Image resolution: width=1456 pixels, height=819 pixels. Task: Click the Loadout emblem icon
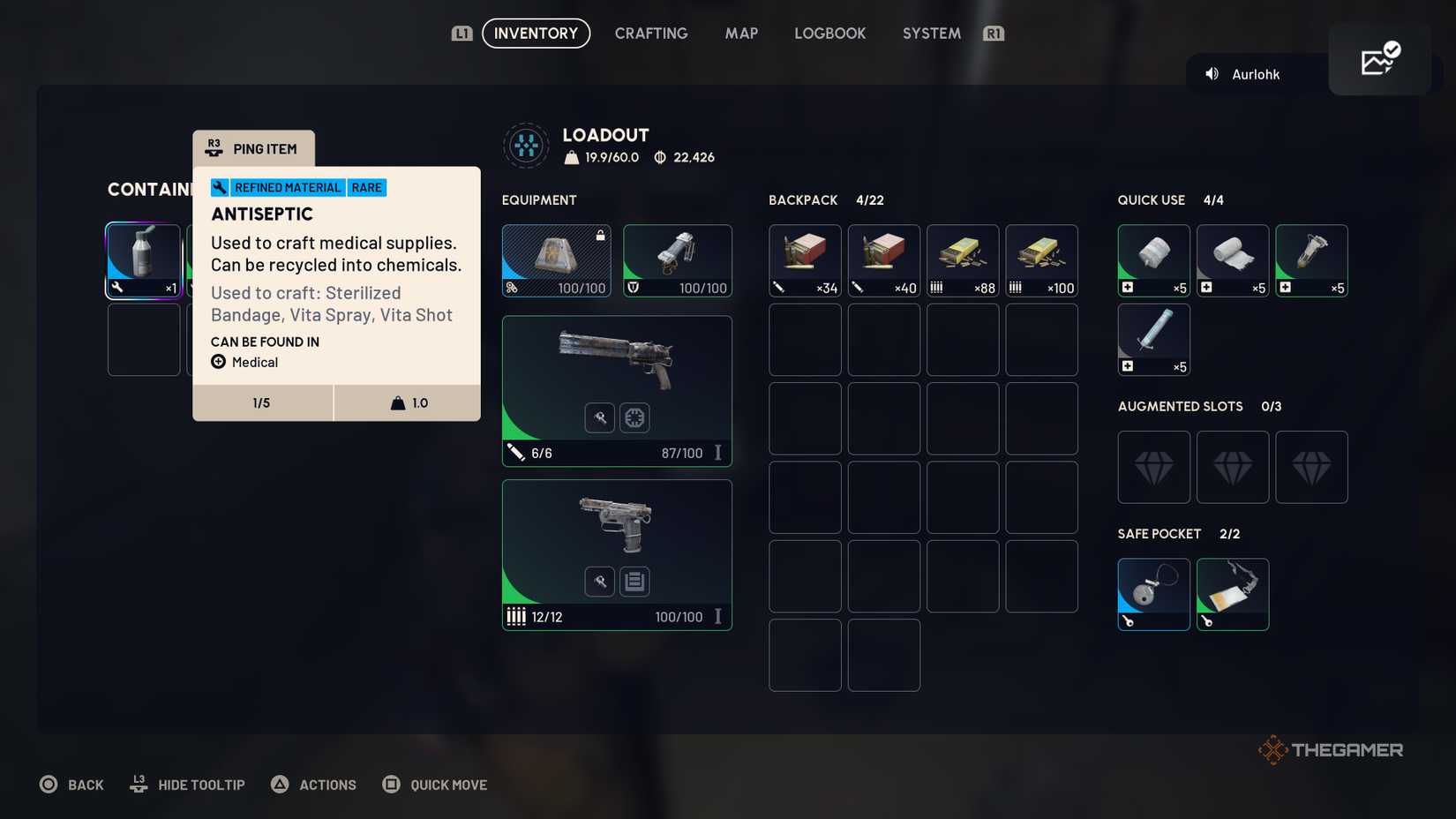(x=526, y=145)
